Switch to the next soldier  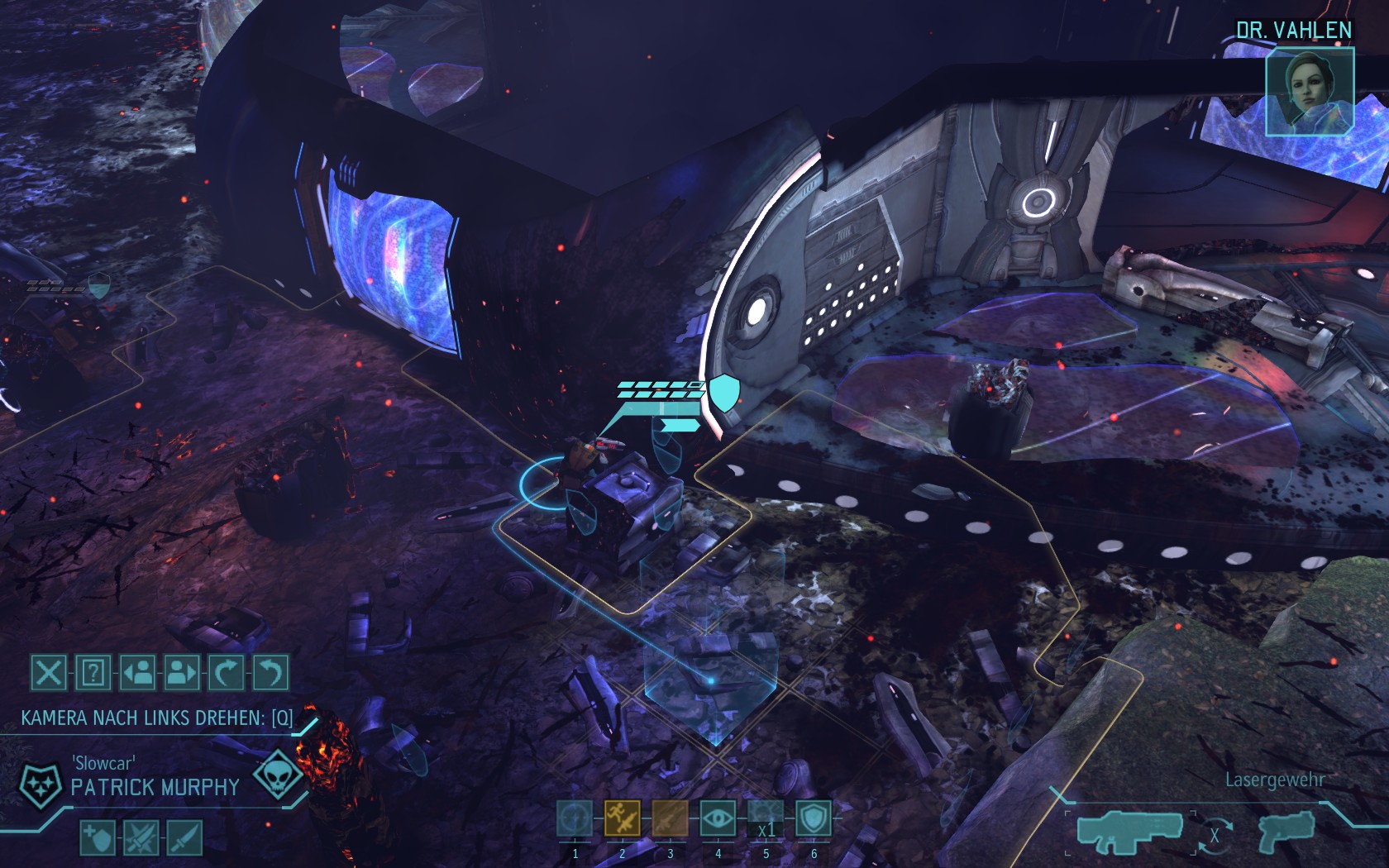[x=182, y=673]
